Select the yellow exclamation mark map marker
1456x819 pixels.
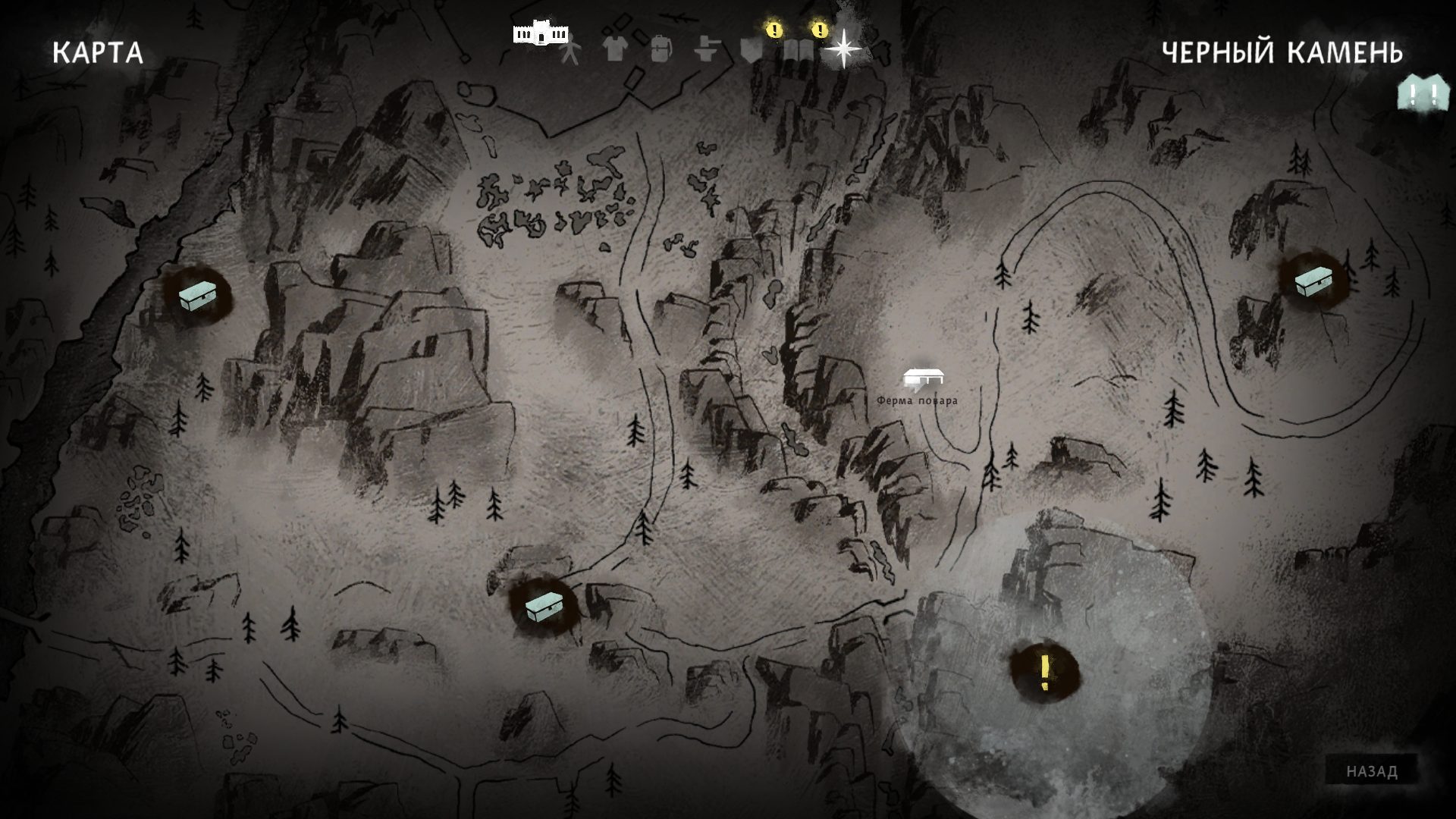[x=1044, y=672]
